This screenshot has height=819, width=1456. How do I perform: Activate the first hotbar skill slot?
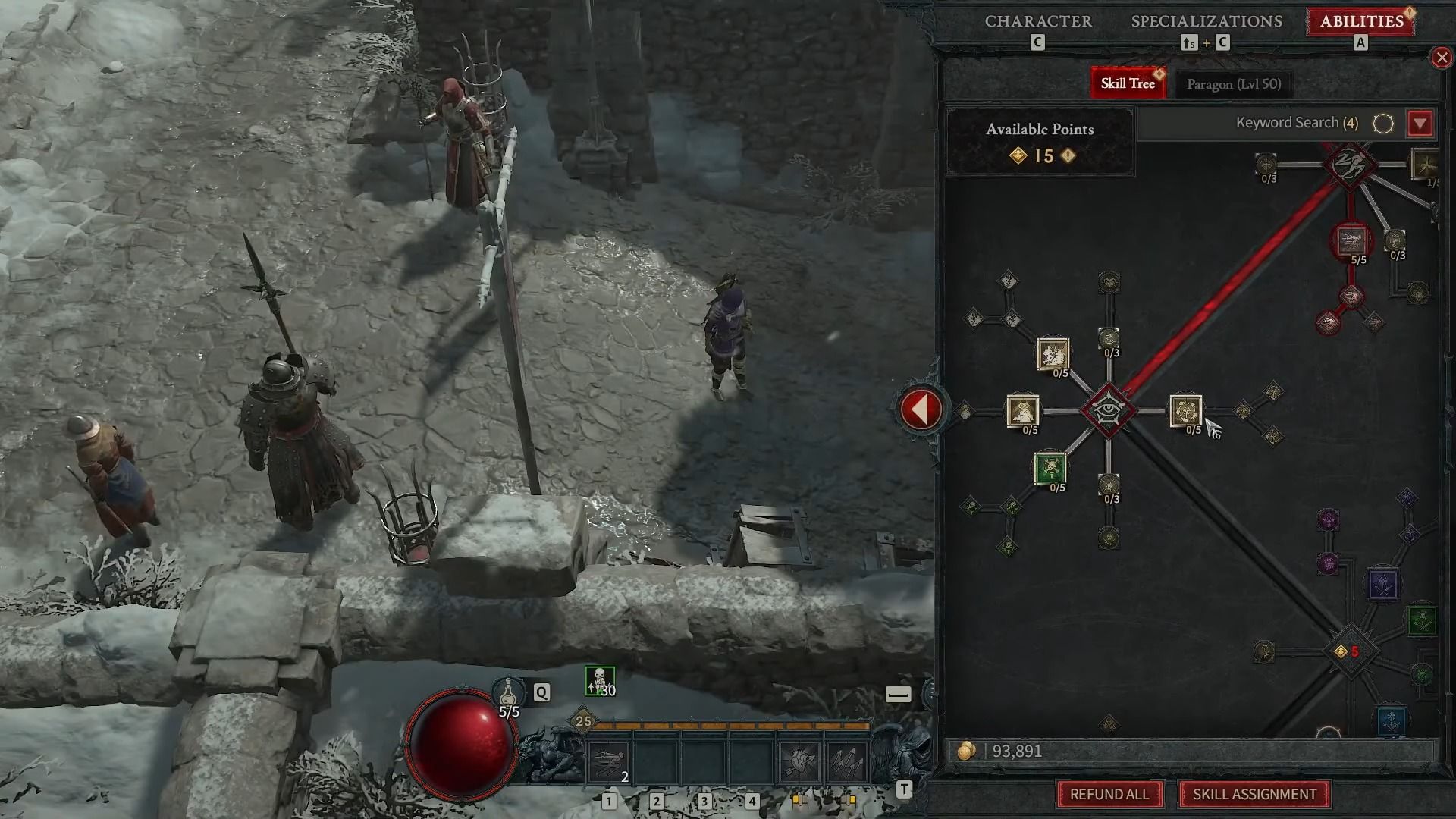pyautogui.click(x=609, y=761)
